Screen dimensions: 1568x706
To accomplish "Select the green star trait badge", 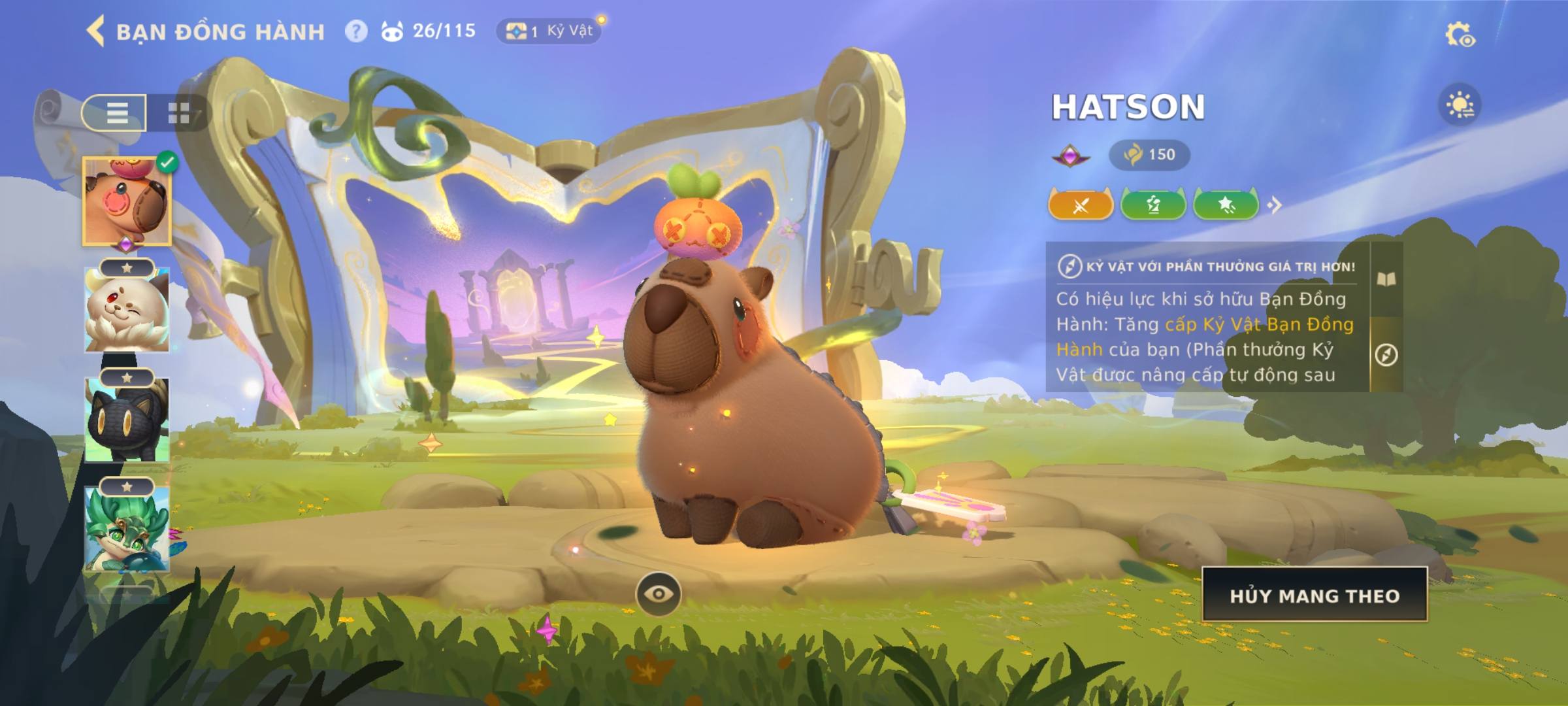I will pyautogui.click(x=1226, y=205).
